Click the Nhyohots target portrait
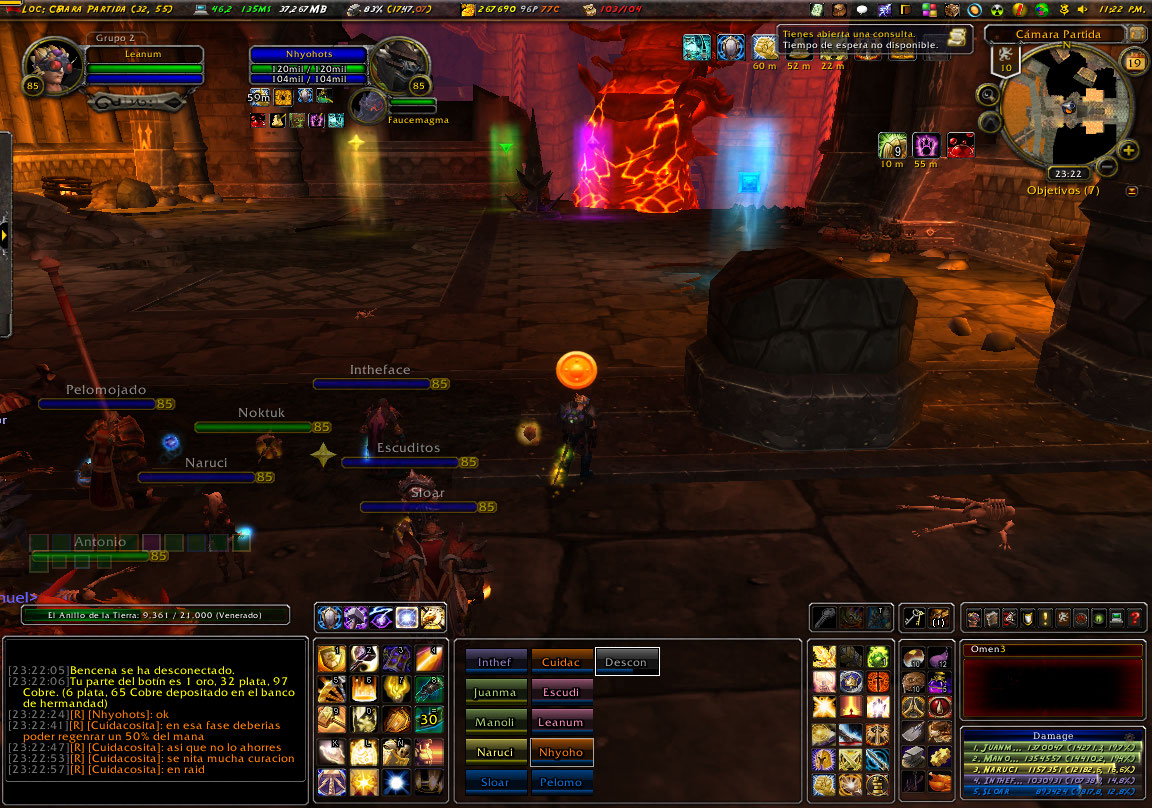 click(400, 66)
